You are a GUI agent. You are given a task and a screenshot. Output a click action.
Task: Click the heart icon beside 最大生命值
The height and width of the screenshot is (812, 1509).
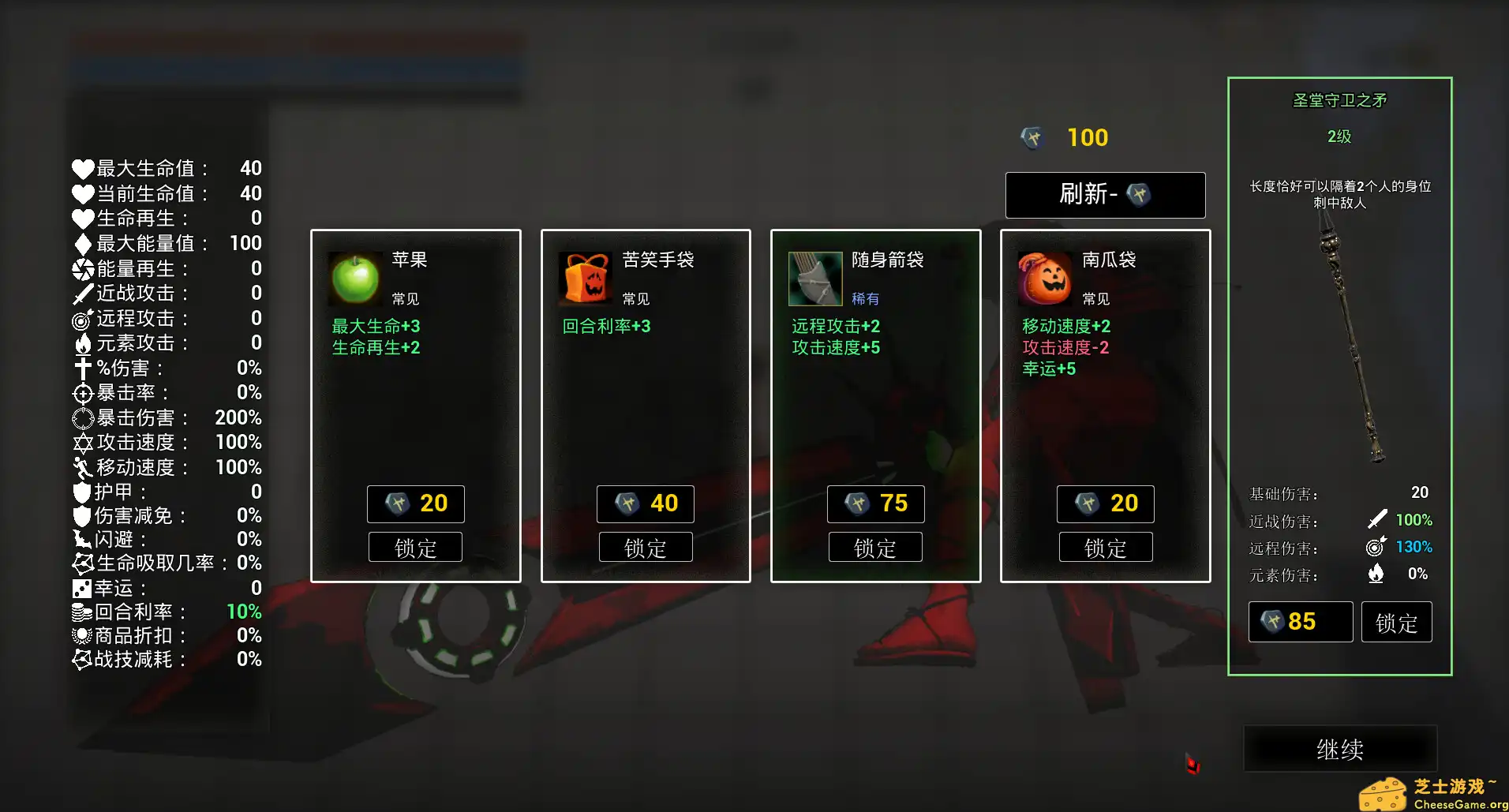point(81,168)
